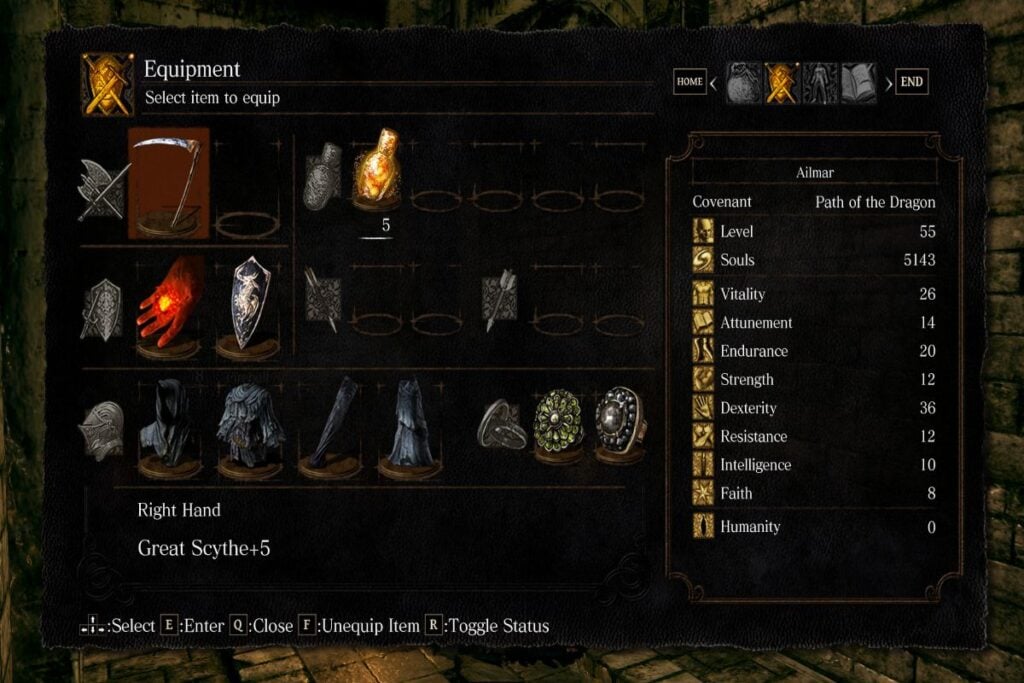Select the Estus Flask item slot
This screenshot has width=1024, height=683.
[378, 170]
